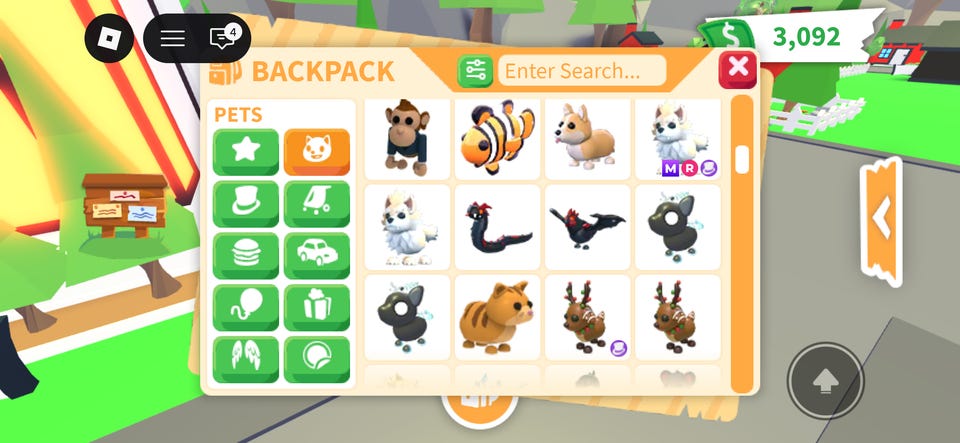Switch to the wings category
This screenshot has height=443, width=960.
(246, 360)
